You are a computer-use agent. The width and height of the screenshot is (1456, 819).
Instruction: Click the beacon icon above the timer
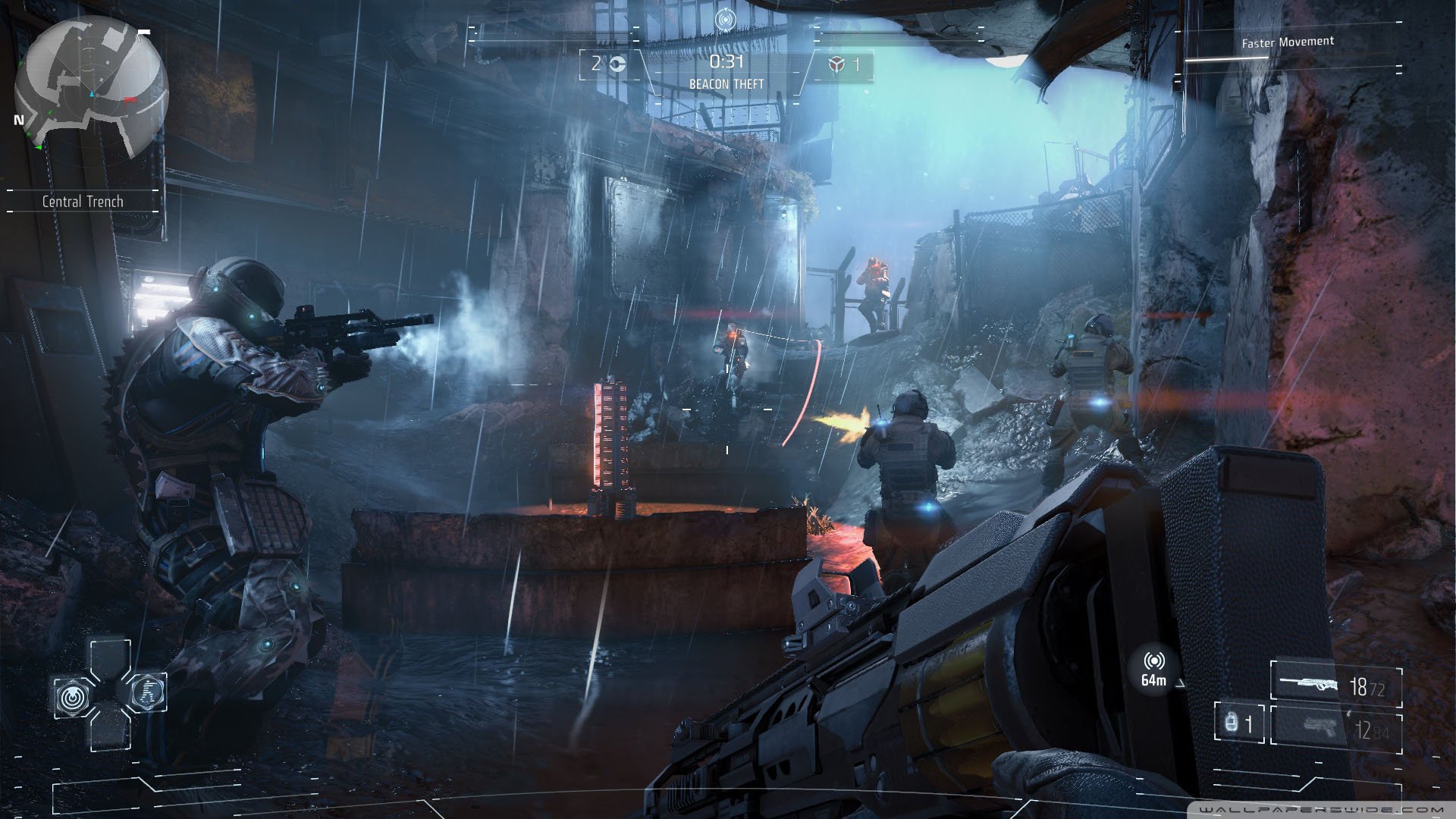725,20
